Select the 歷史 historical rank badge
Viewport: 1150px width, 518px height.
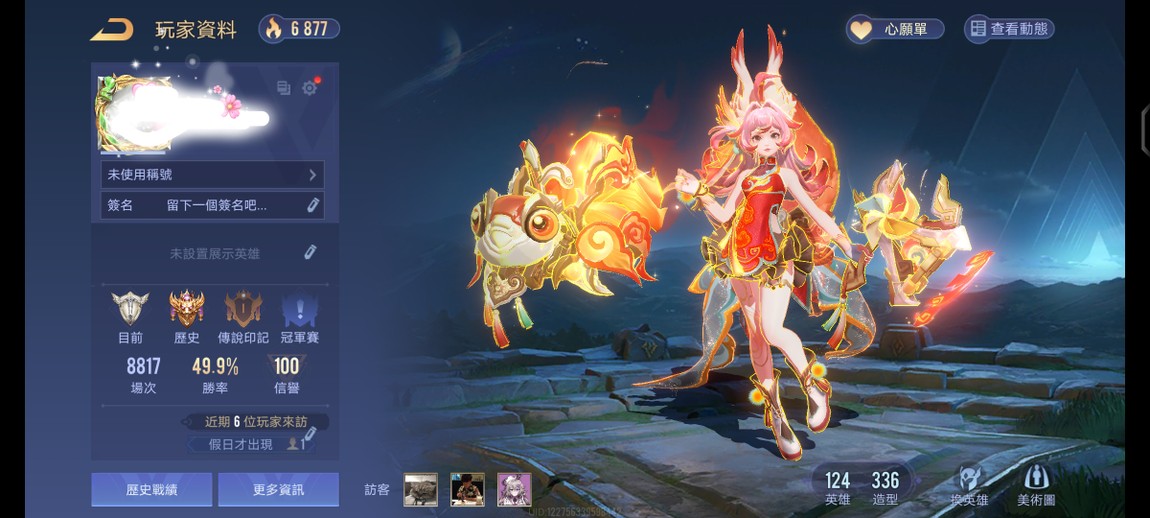point(187,312)
